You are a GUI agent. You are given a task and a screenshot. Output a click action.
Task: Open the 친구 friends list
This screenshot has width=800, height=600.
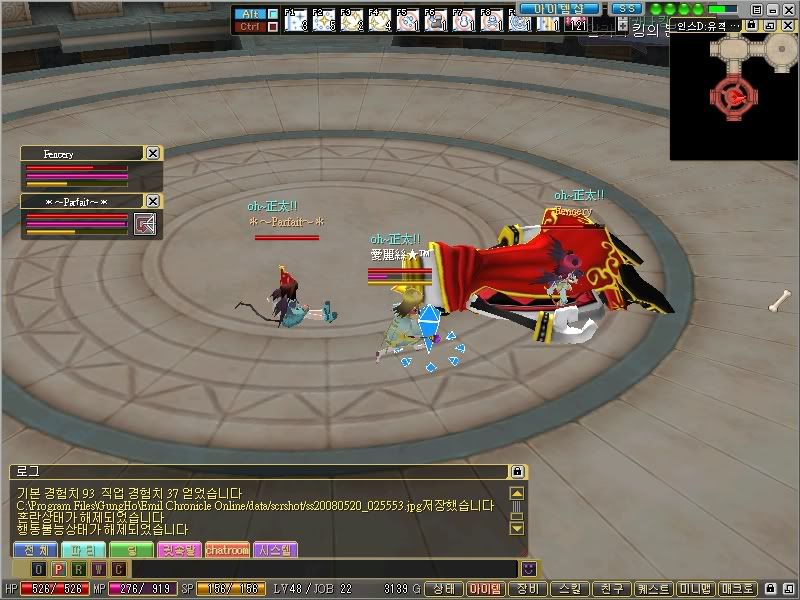click(611, 589)
